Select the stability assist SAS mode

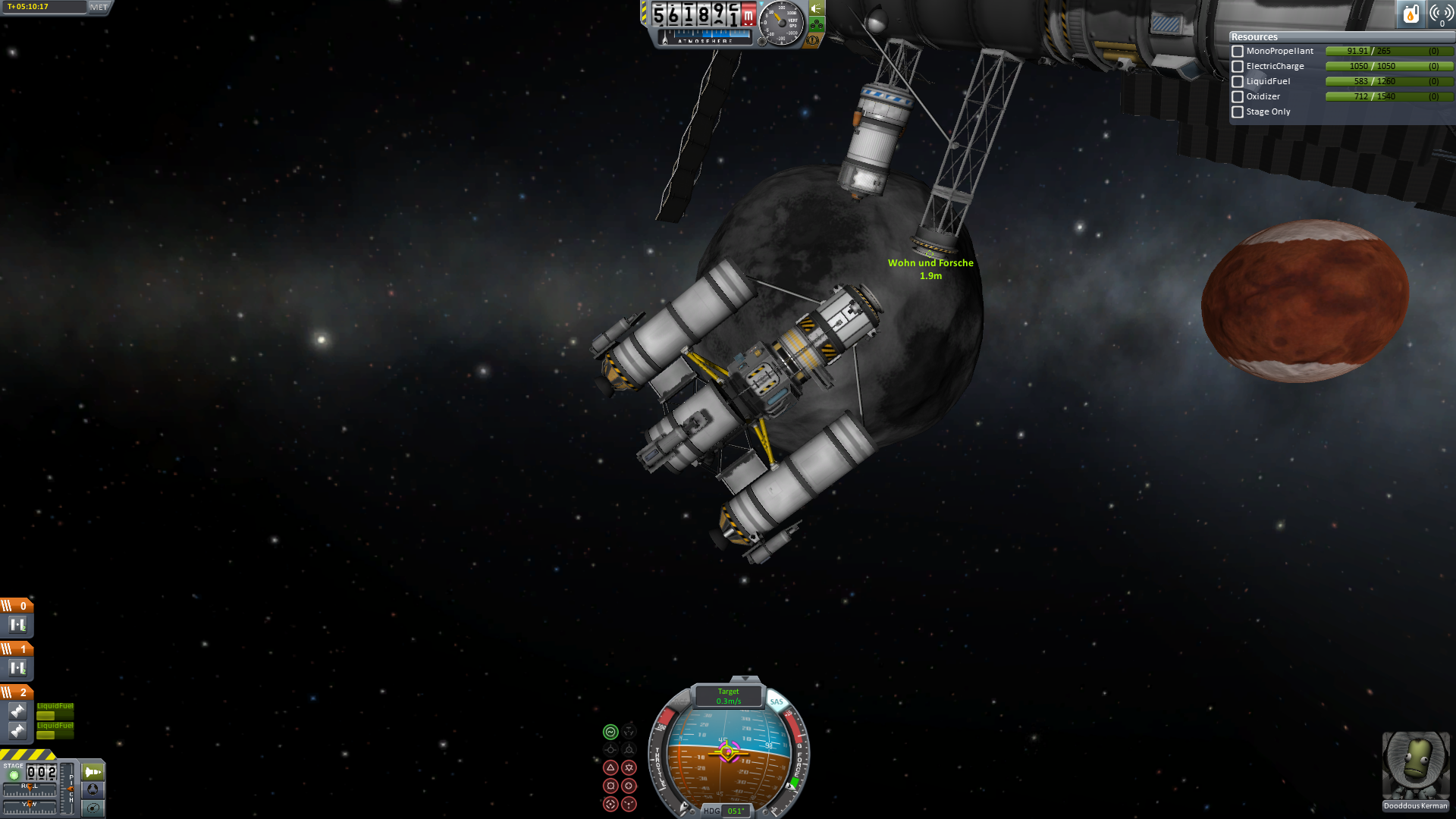point(610,732)
